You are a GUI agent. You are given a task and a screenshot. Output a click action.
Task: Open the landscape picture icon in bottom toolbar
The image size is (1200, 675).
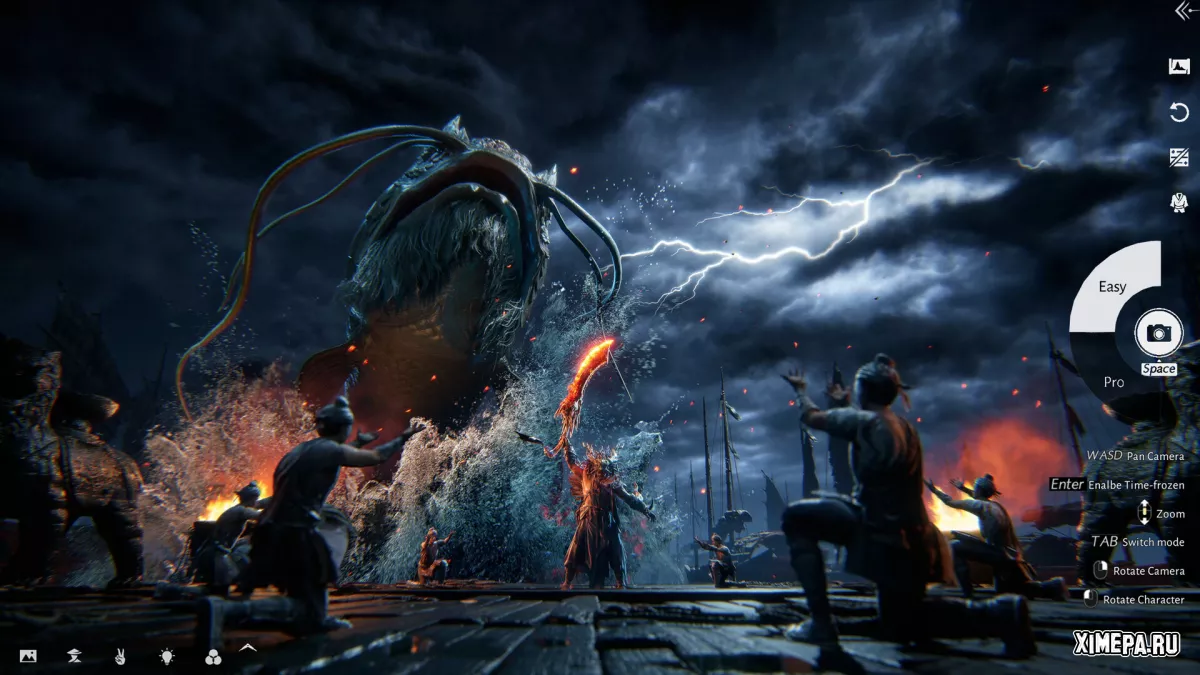28,656
